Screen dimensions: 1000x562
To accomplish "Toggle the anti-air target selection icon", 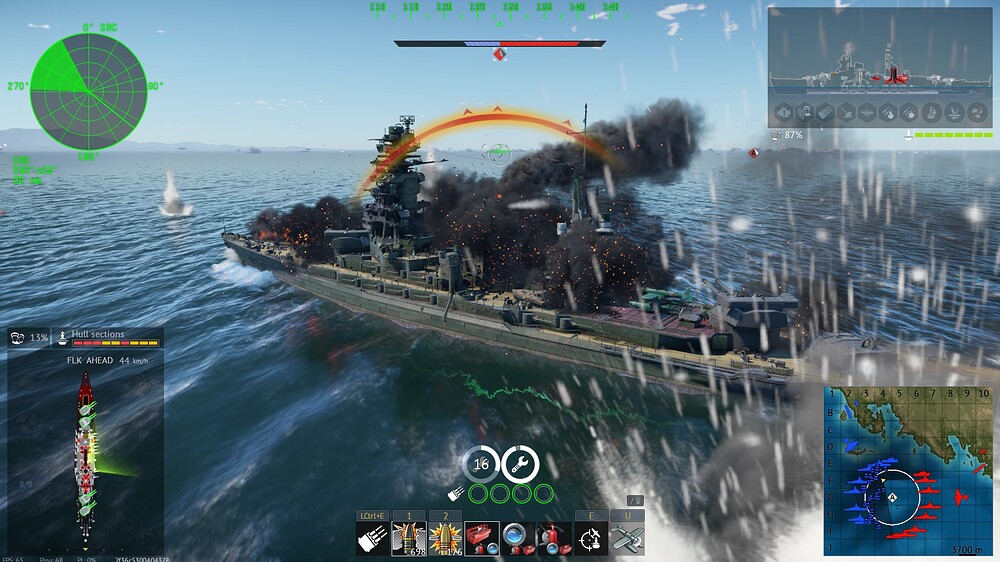I will pos(591,537).
